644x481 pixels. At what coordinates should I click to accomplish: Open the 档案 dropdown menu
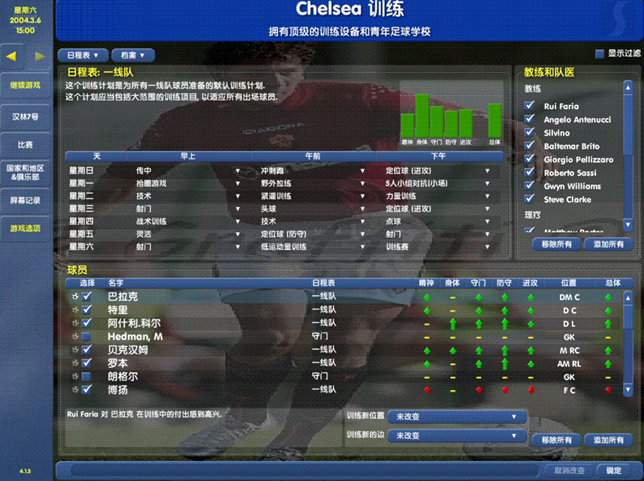[134, 55]
